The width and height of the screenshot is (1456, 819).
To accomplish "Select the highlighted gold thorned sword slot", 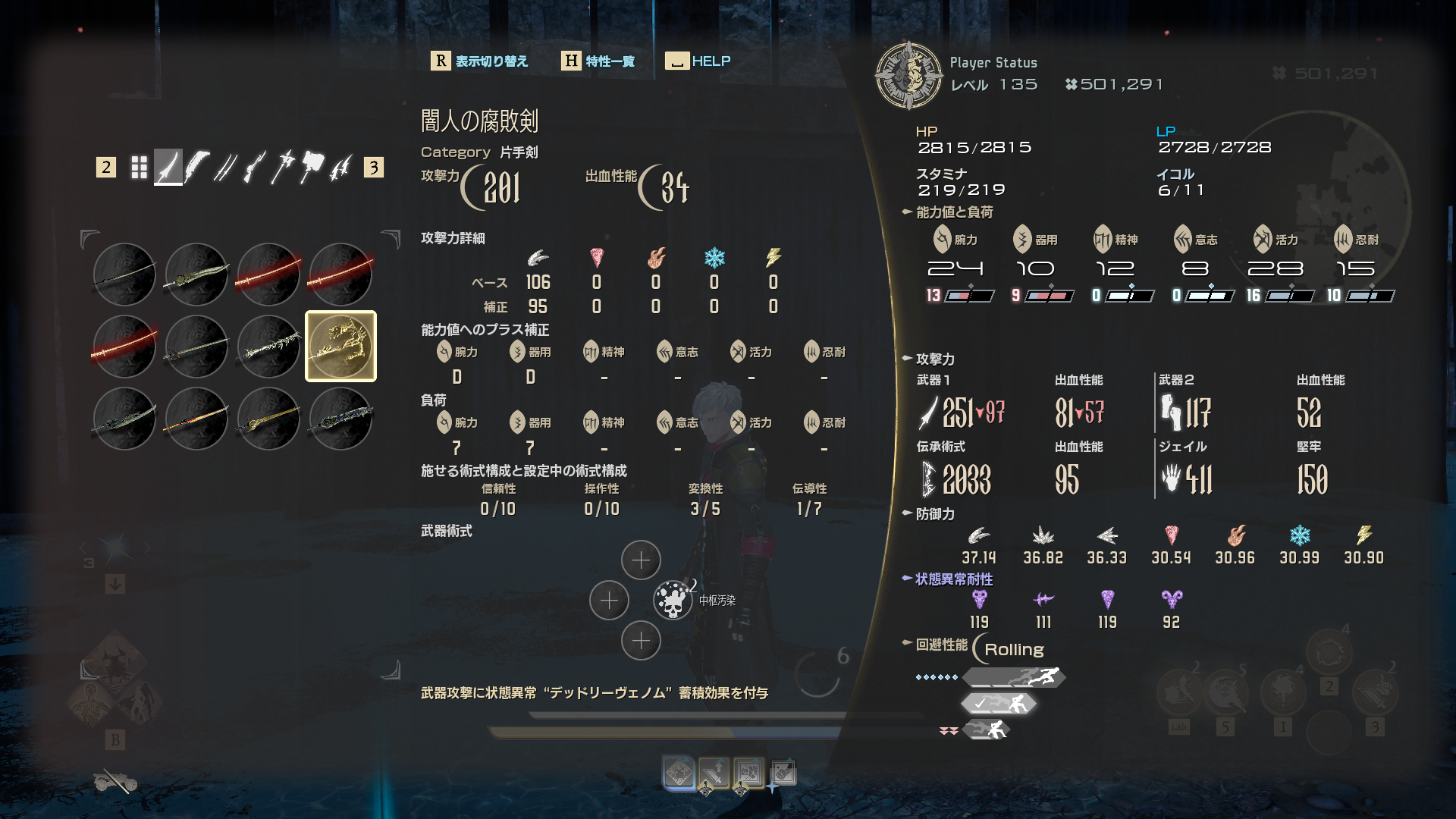I will click(340, 347).
